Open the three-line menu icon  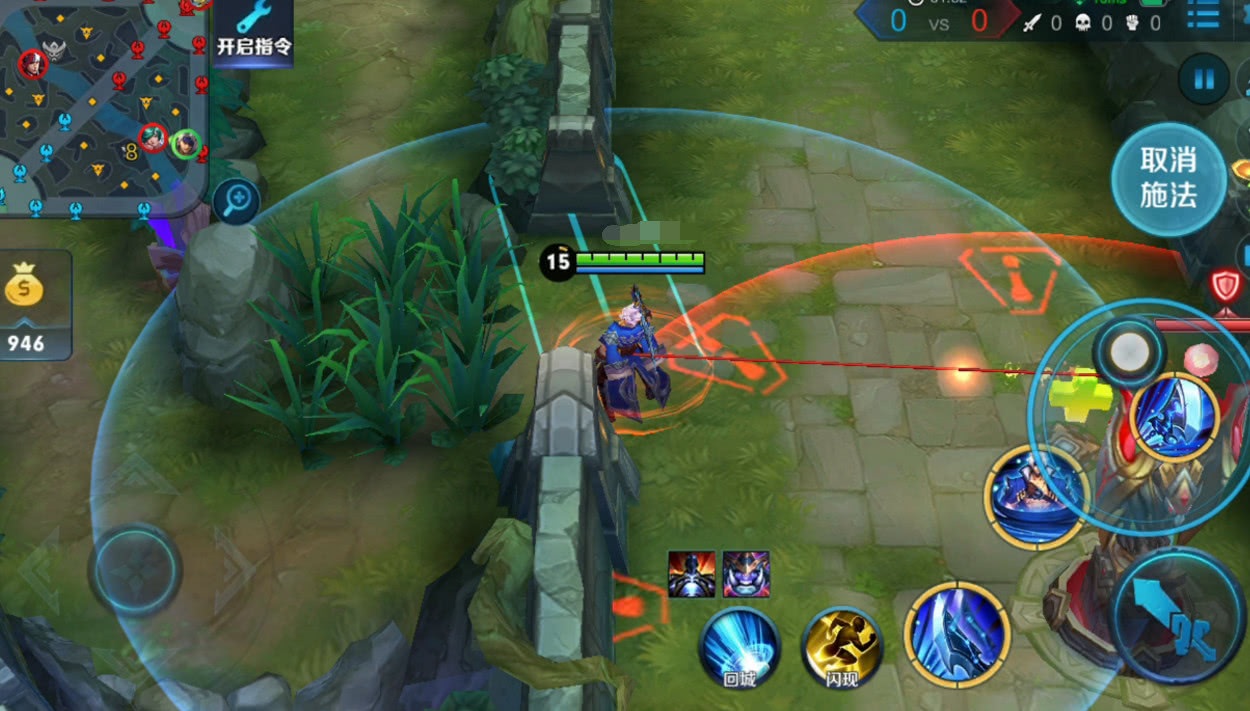(1203, 17)
